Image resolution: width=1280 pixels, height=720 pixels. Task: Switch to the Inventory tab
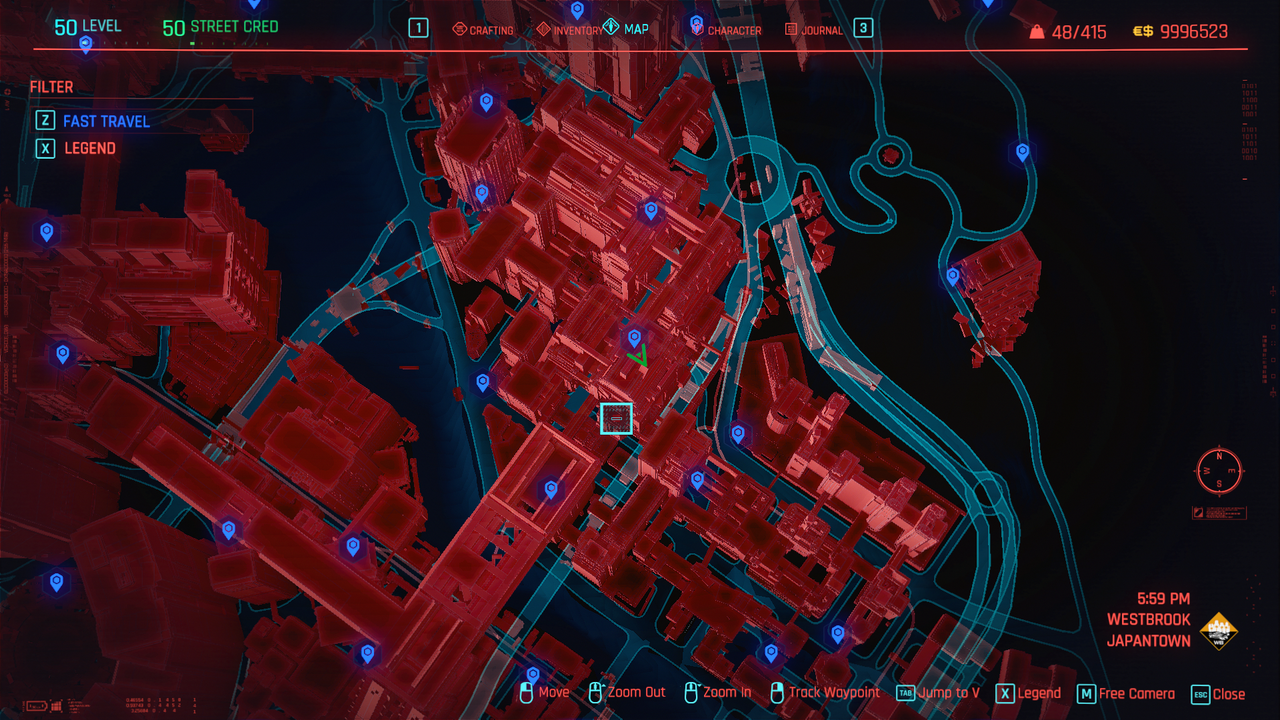point(570,30)
